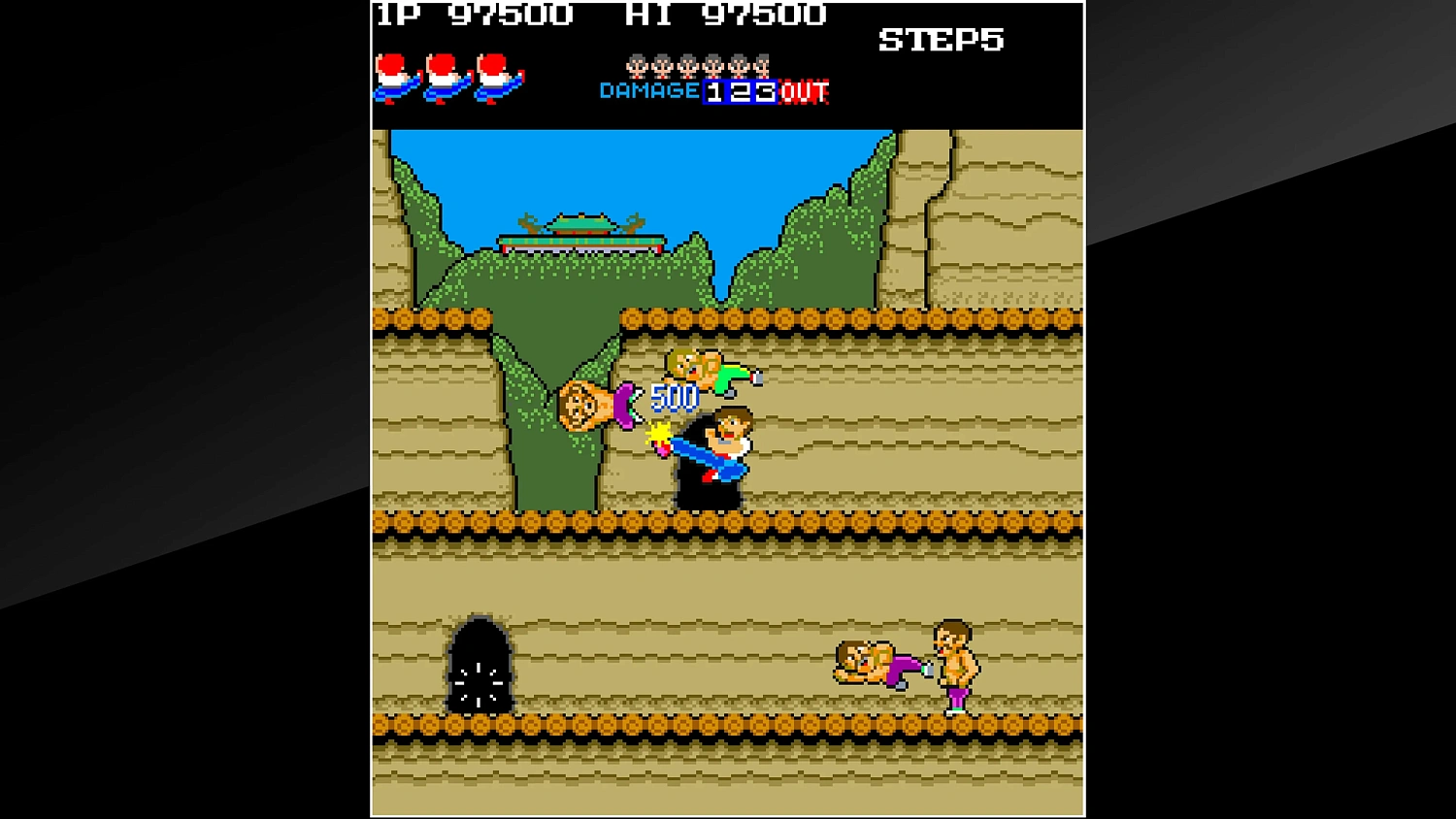Select the yellow hit-spark burst effect

point(661,431)
